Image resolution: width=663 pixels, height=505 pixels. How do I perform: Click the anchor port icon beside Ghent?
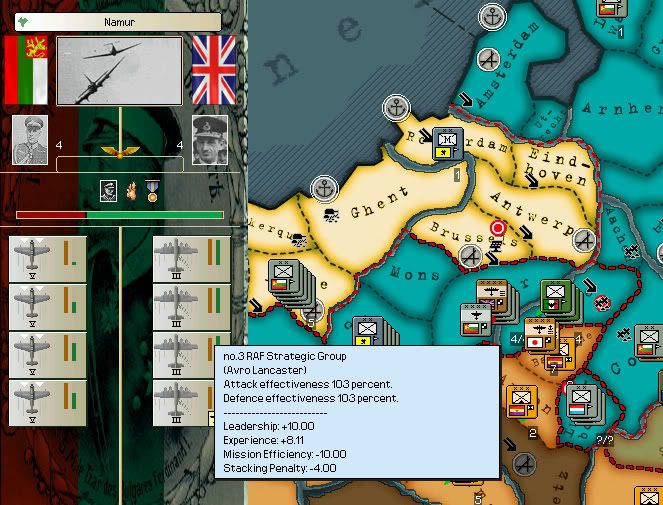[324, 187]
